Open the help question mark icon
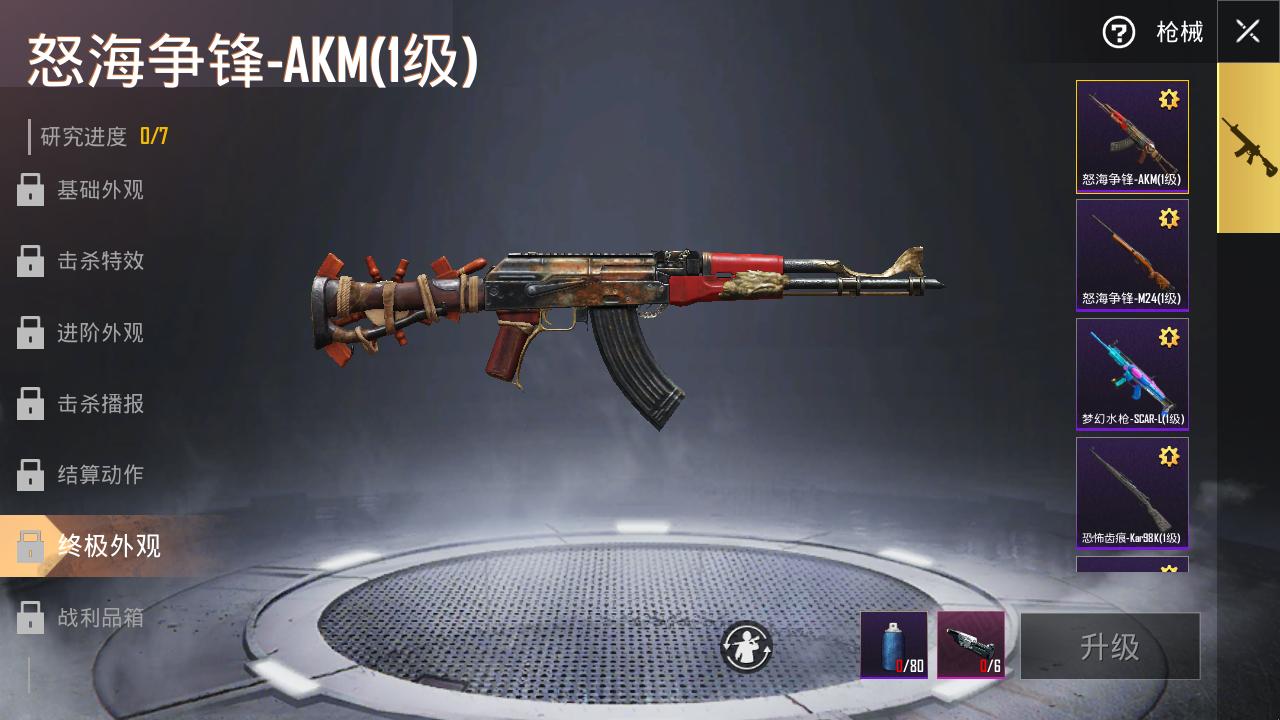This screenshot has width=1280, height=720. (x=1118, y=32)
